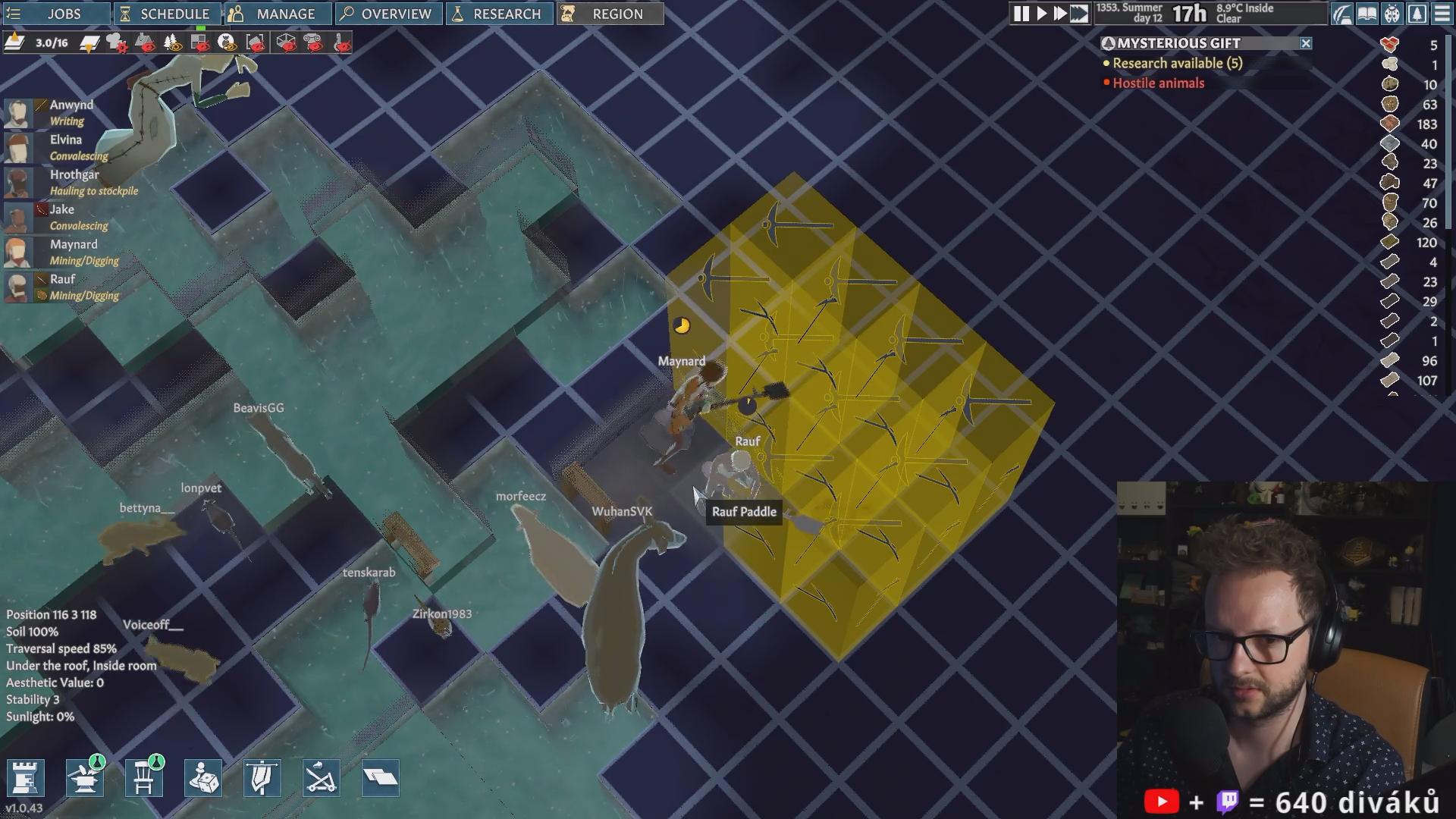Set game speed to normal play

pos(1041,14)
